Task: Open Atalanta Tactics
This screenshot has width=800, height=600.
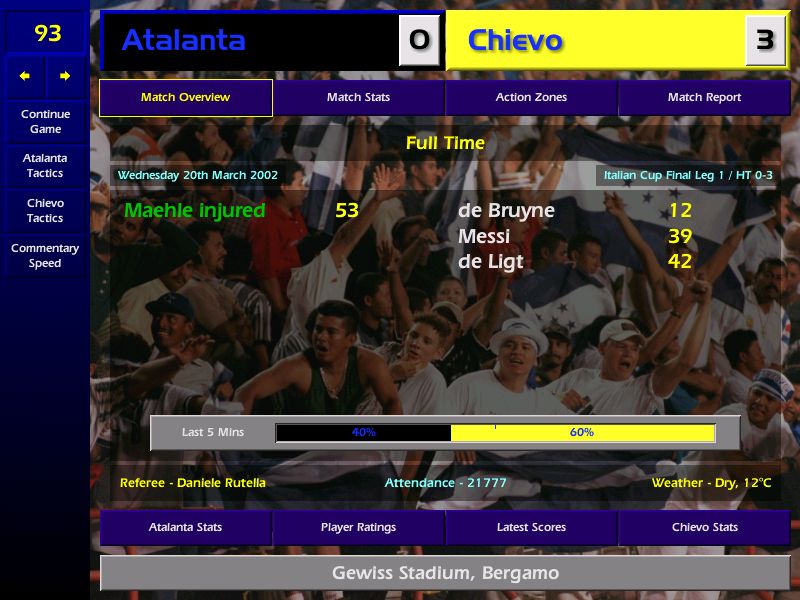Action: tap(45, 165)
